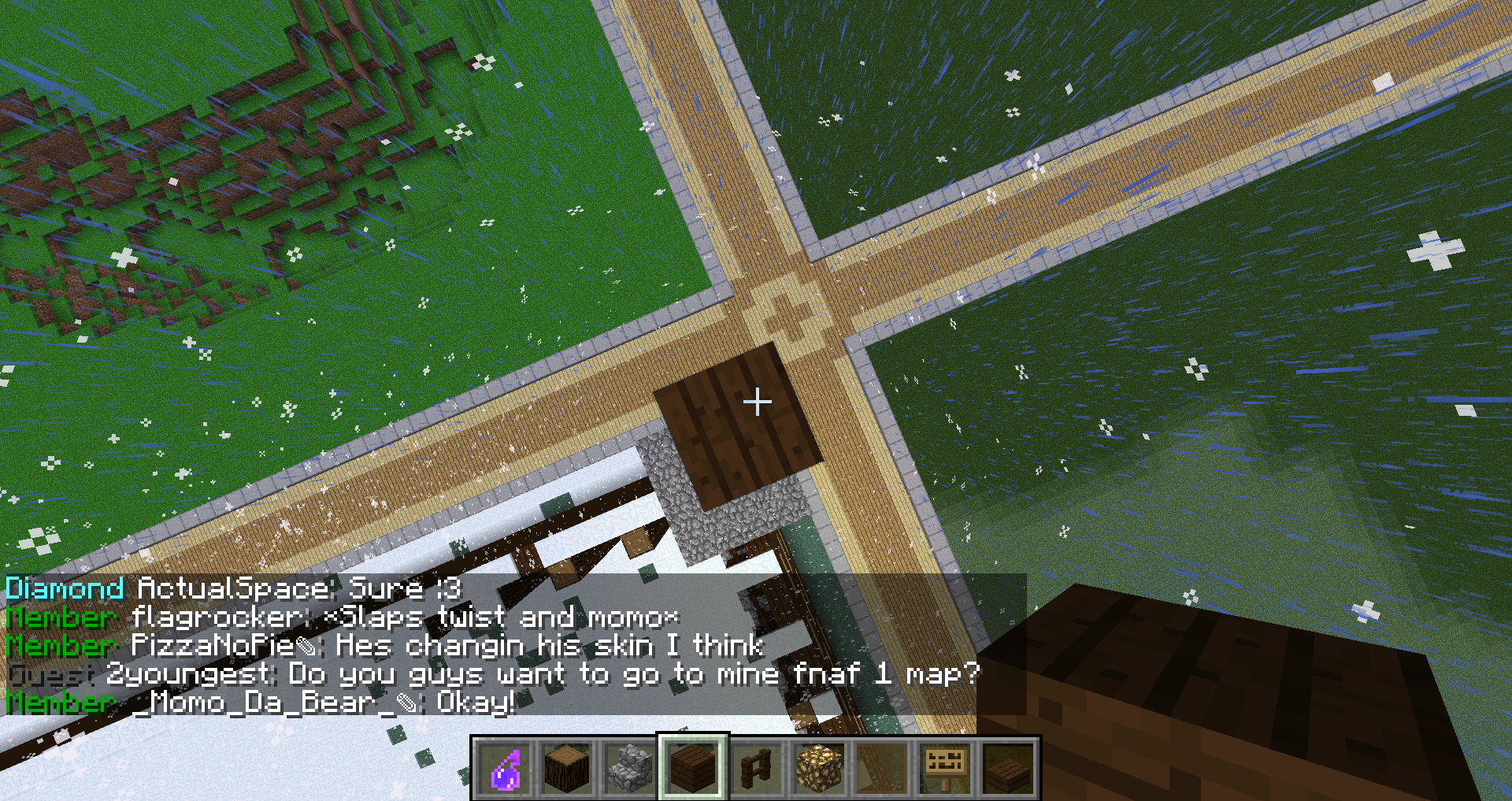Select the dark oak log slot
The height and width of the screenshot is (801, 1512).
(x=567, y=768)
